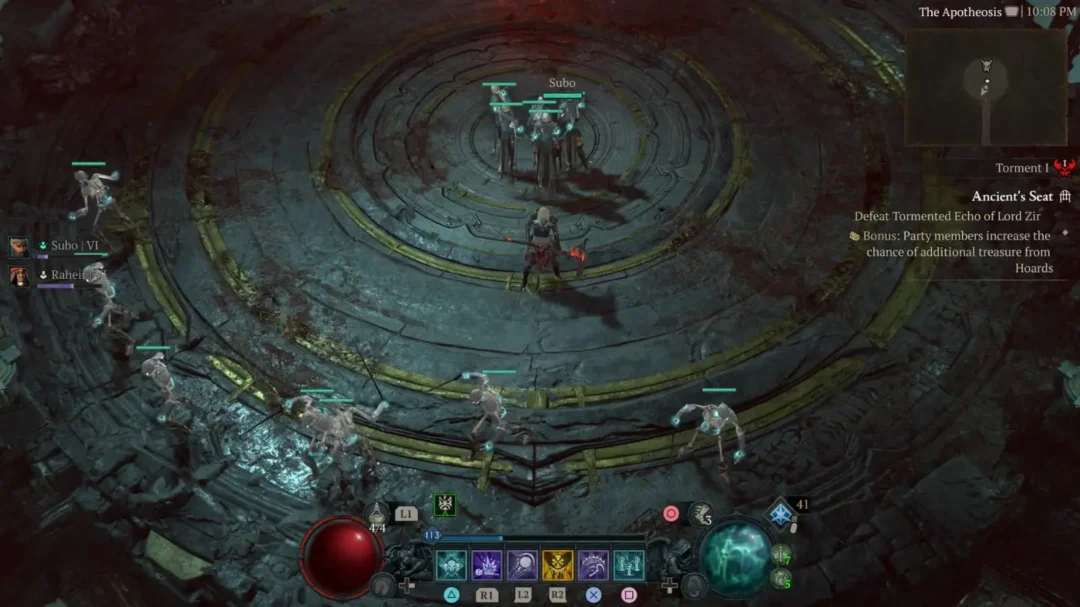This screenshot has width=1080, height=607.
Task: Open the minimap in the corner
Action: point(985,87)
